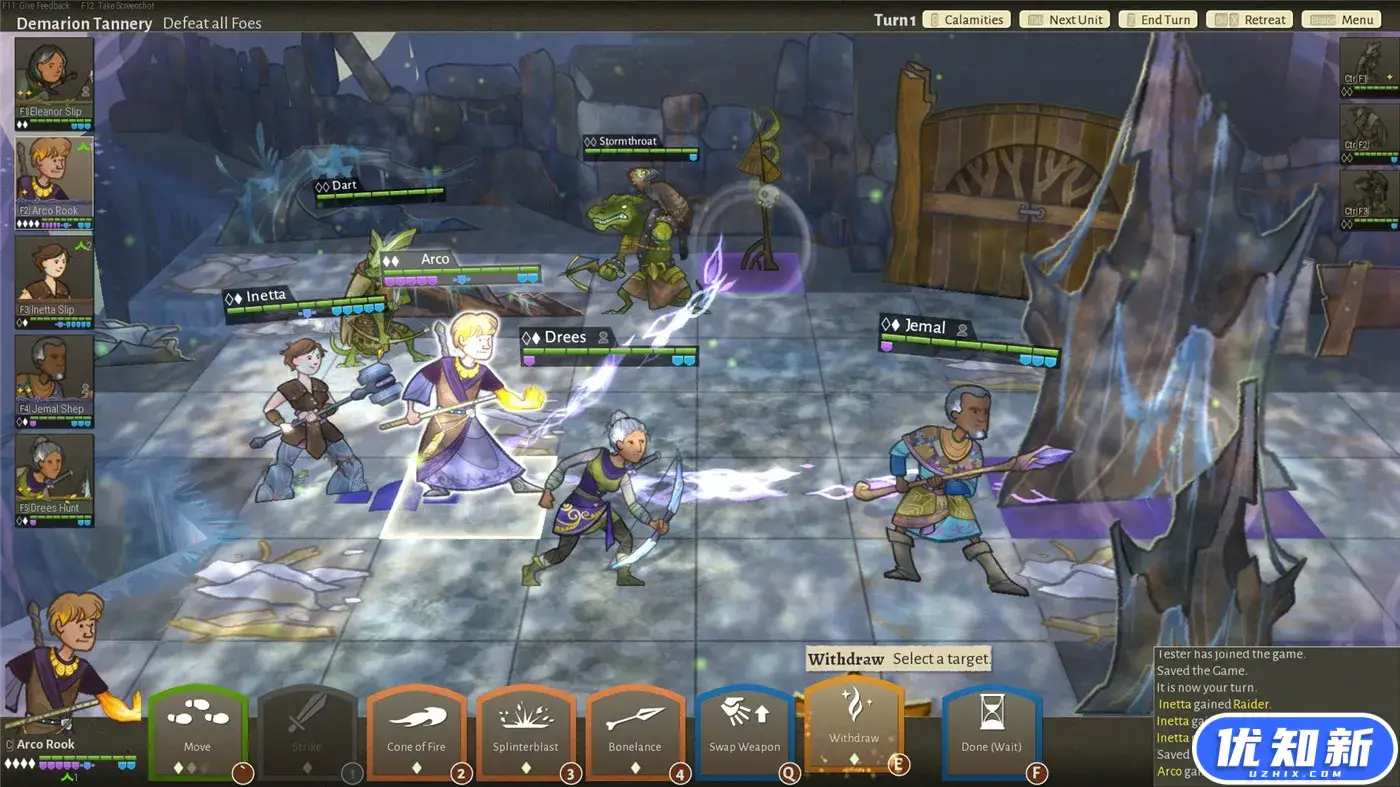Viewport: 1400px width, 787px height.
Task: Use the Bonelance ability
Action: click(x=635, y=732)
